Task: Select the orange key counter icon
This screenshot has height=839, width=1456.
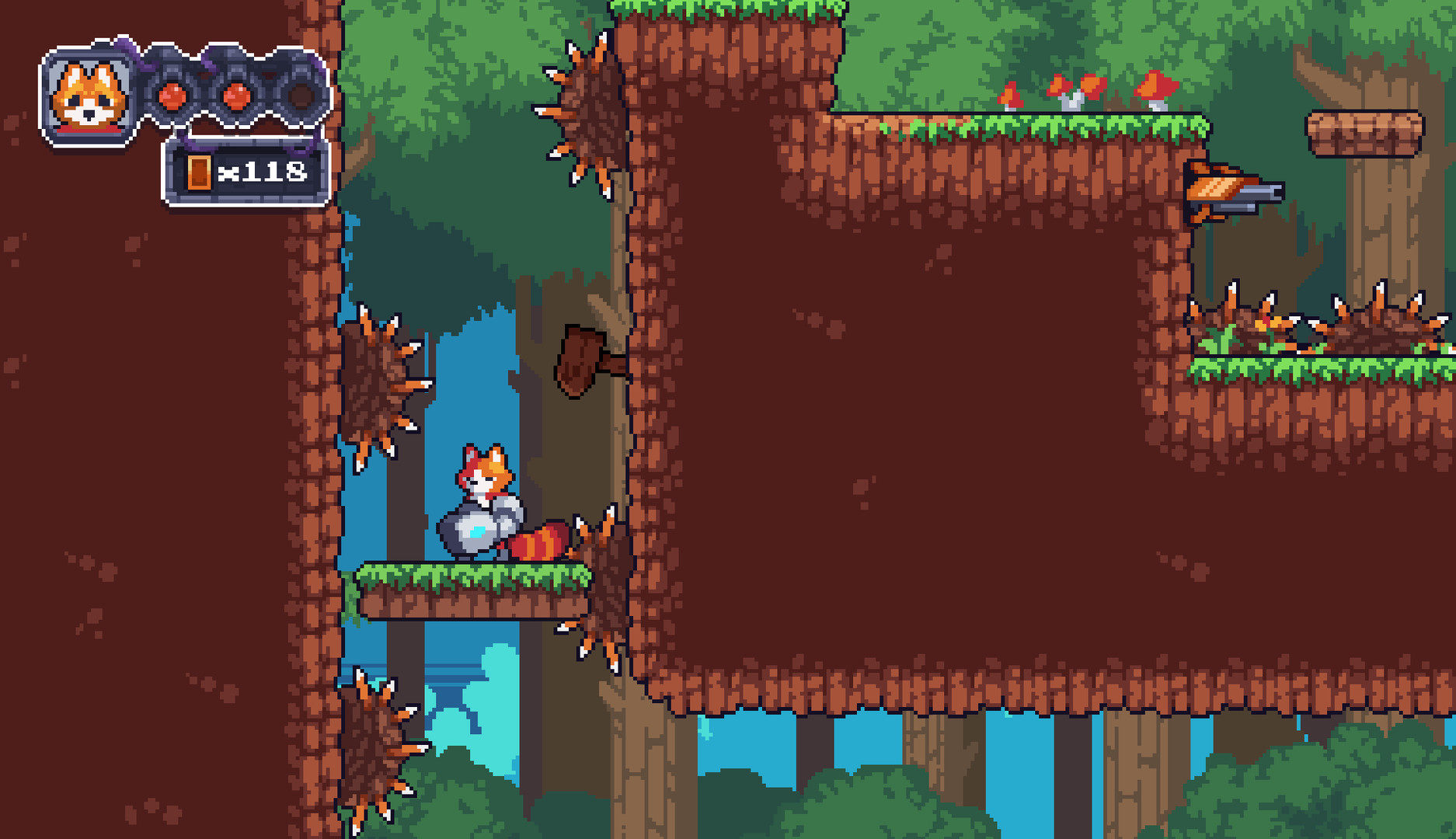Action: pos(200,172)
